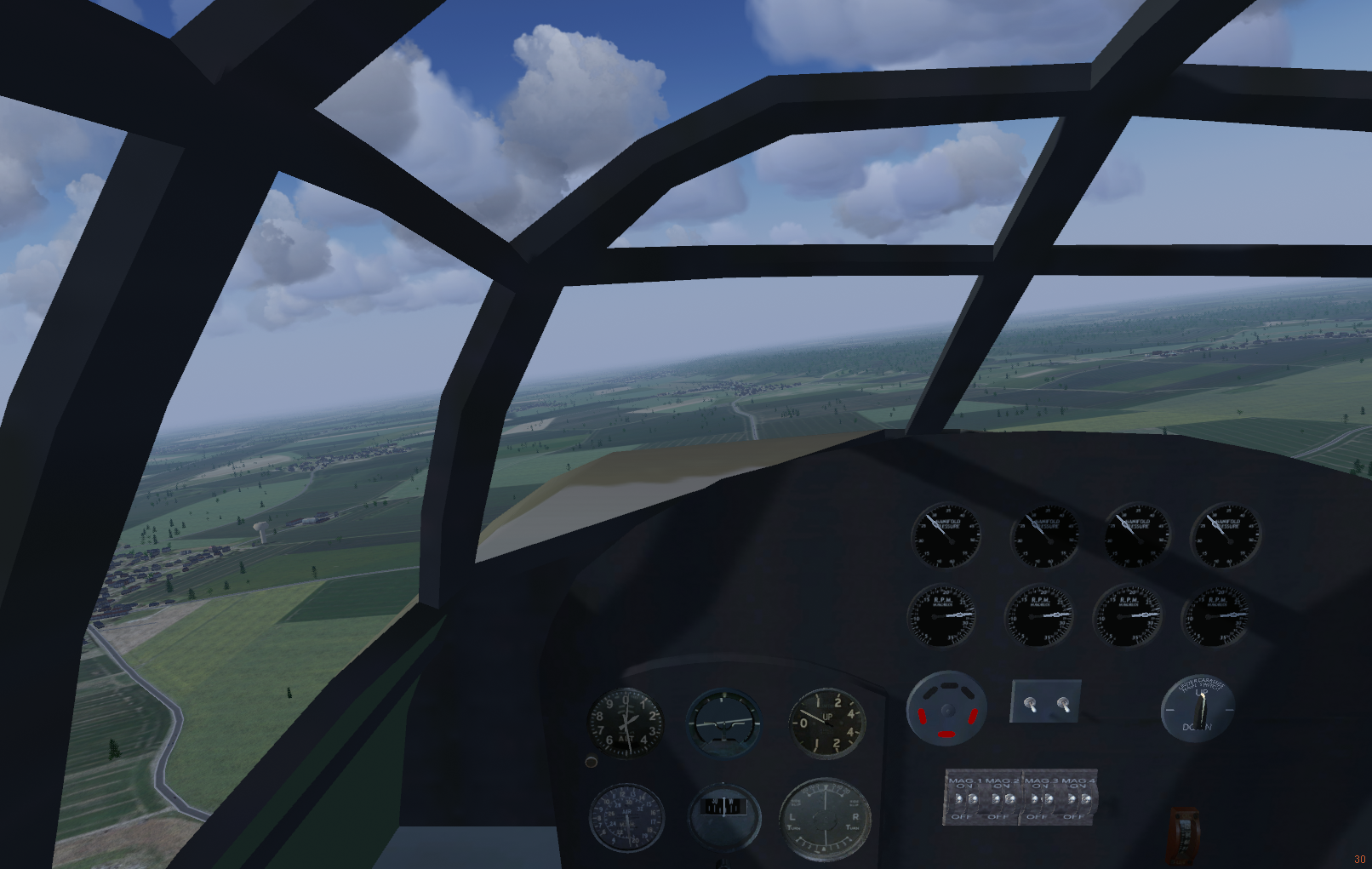This screenshot has height=869, width=1372.
Task: Toggle the MAG.4 magneto switches
Action: [1078, 799]
